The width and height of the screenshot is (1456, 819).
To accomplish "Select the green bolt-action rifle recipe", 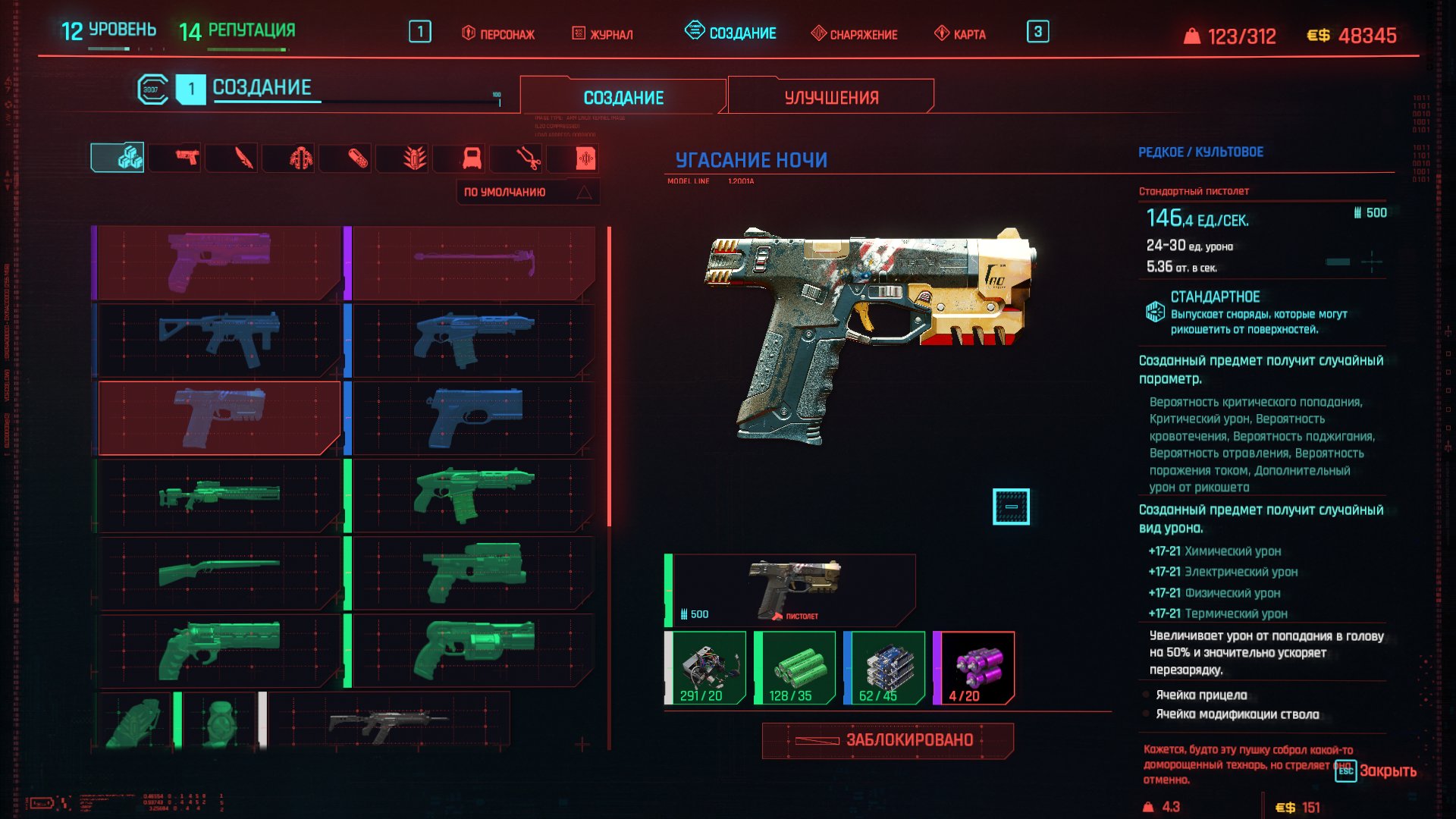I will pyautogui.click(x=219, y=572).
